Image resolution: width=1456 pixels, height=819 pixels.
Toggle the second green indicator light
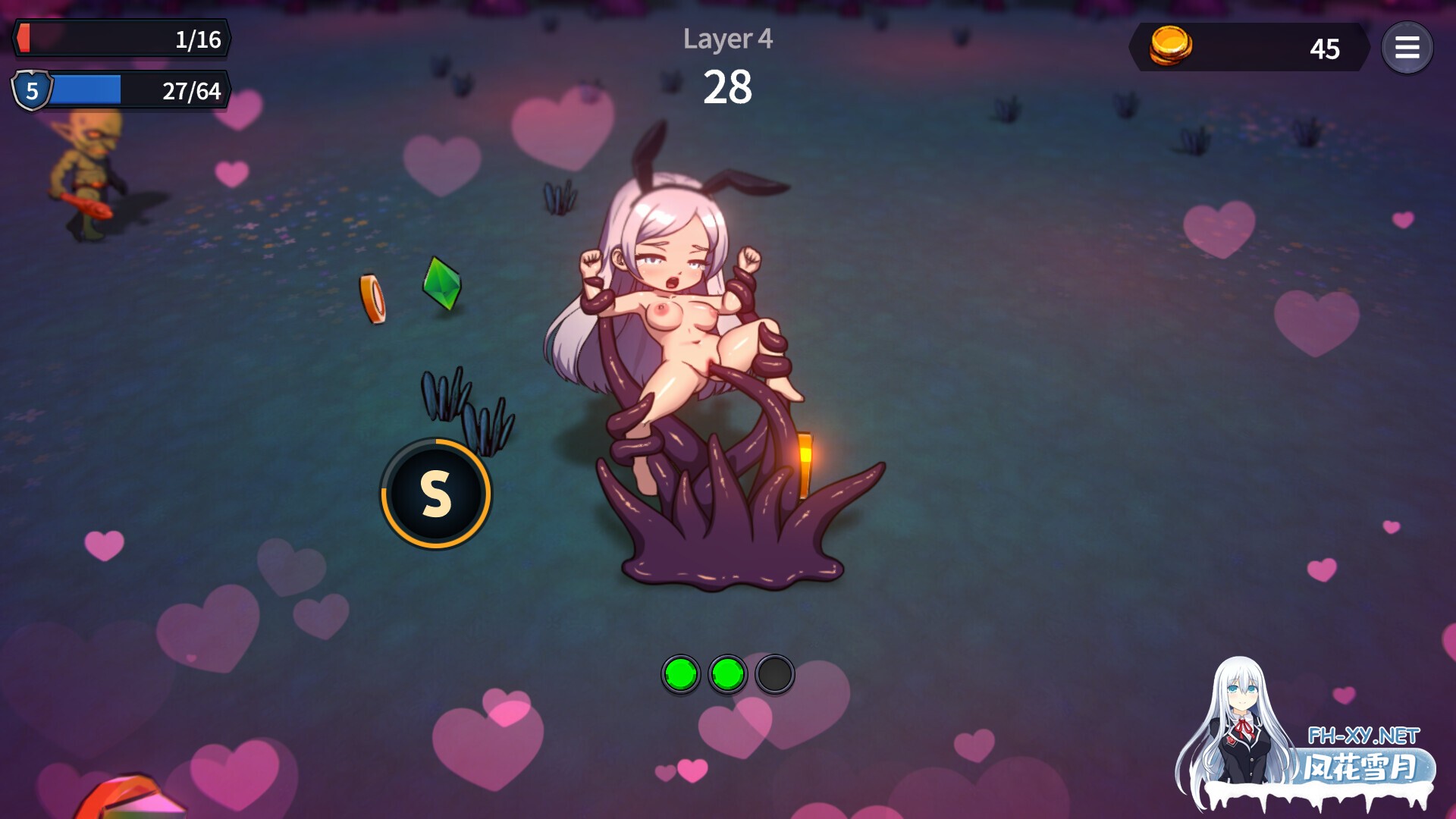click(x=726, y=673)
